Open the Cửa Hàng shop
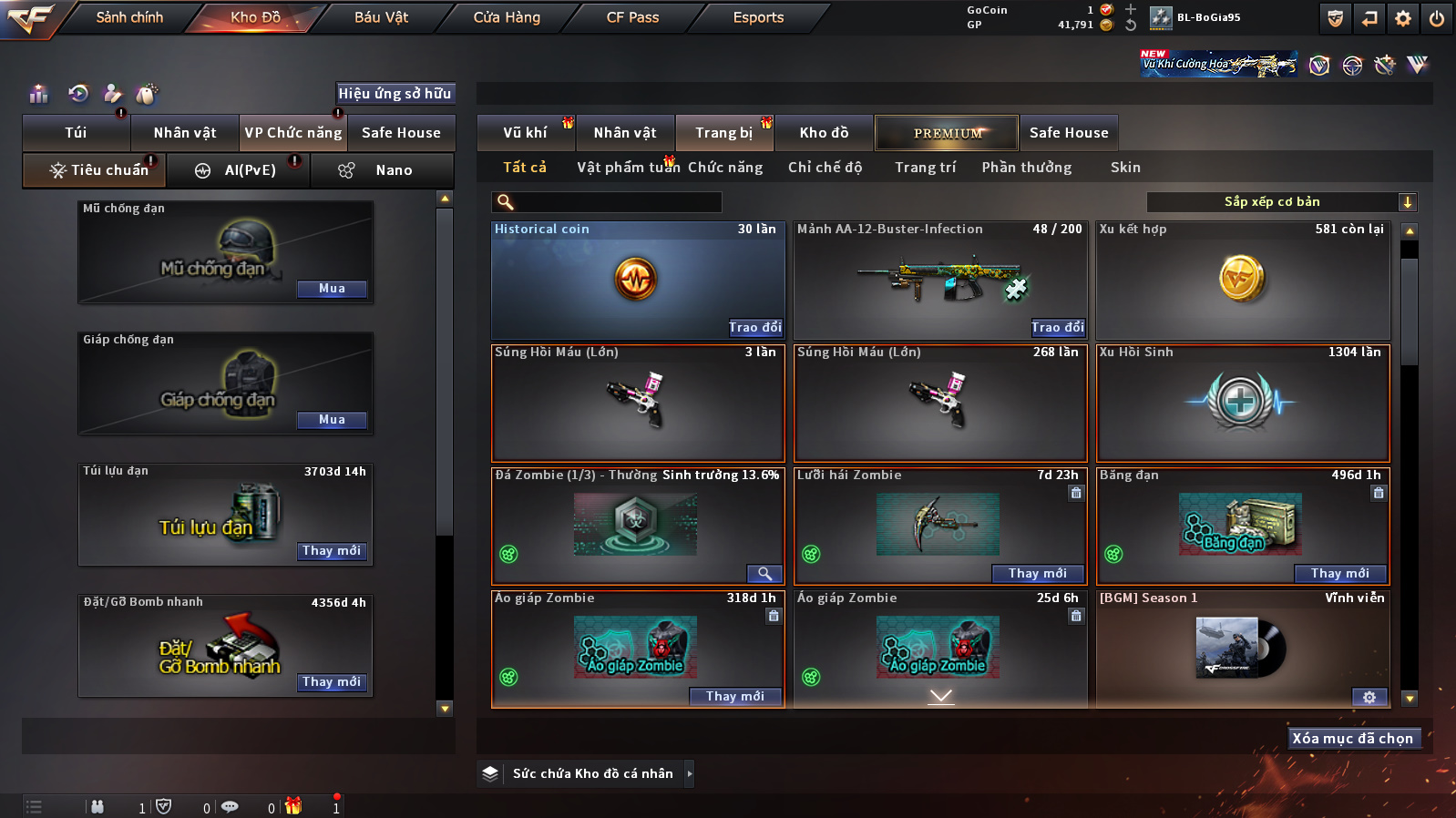 (x=507, y=17)
